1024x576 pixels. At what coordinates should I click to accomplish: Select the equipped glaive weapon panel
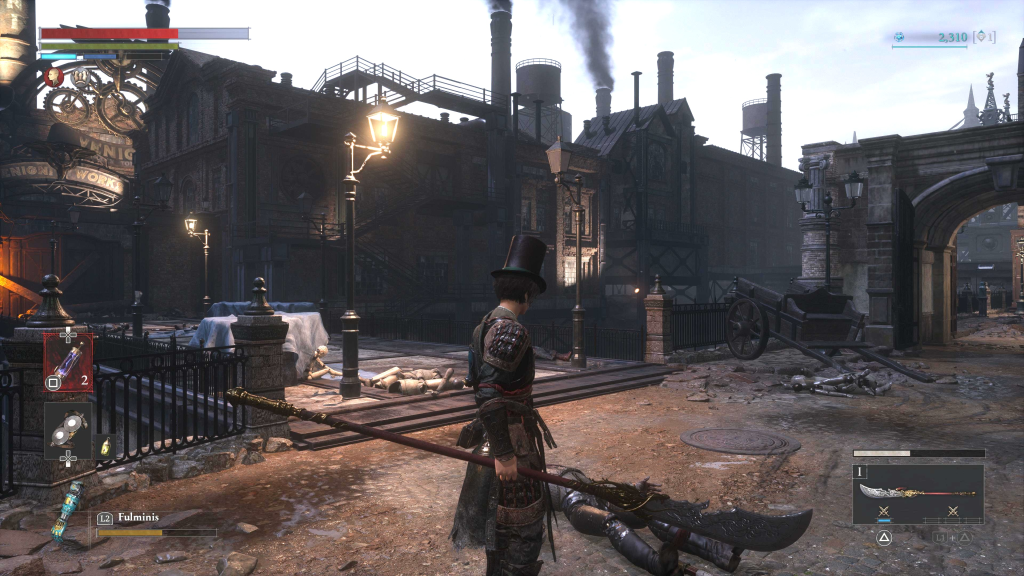(918, 494)
